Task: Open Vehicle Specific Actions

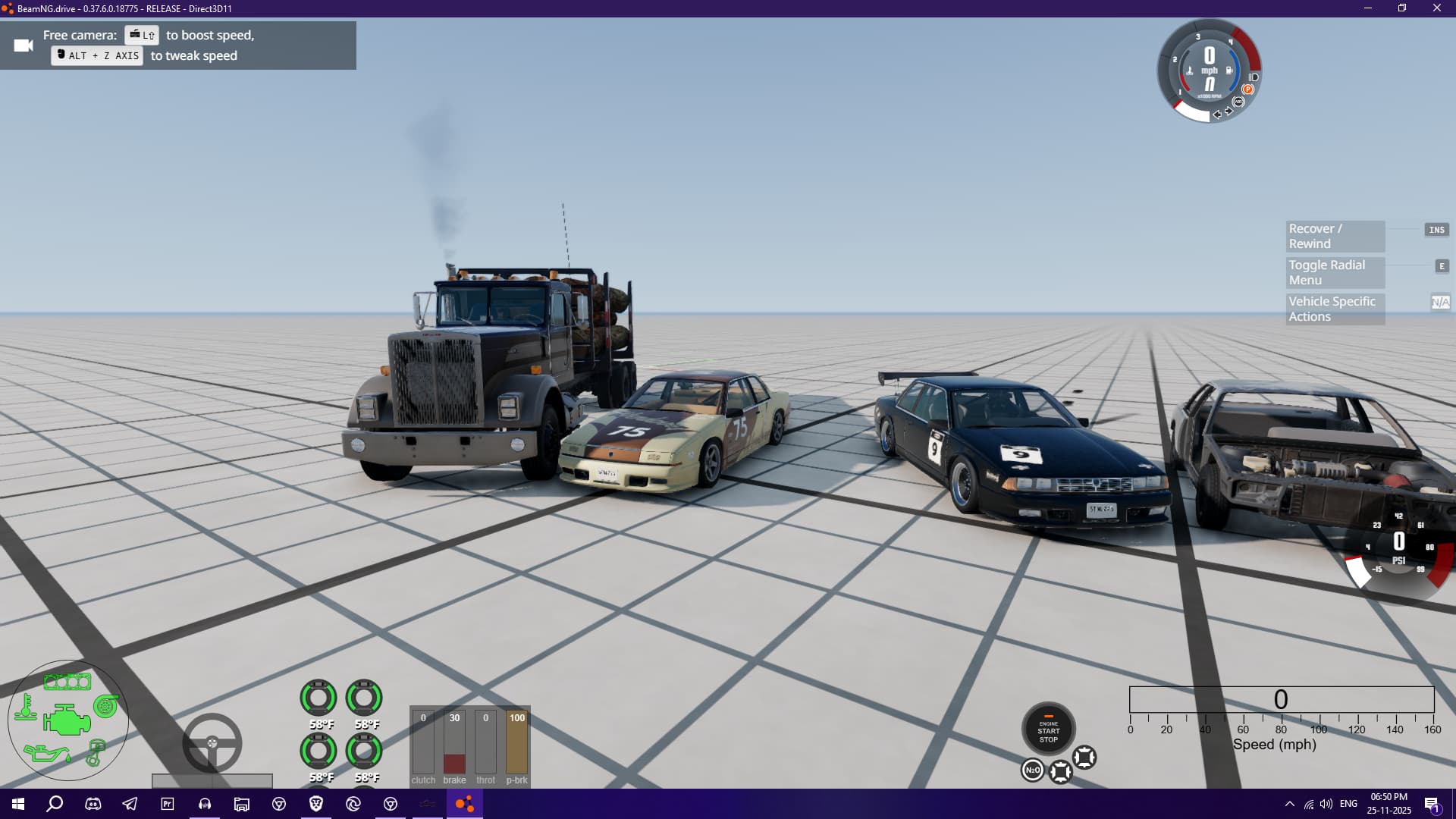Action: click(1335, 309)
